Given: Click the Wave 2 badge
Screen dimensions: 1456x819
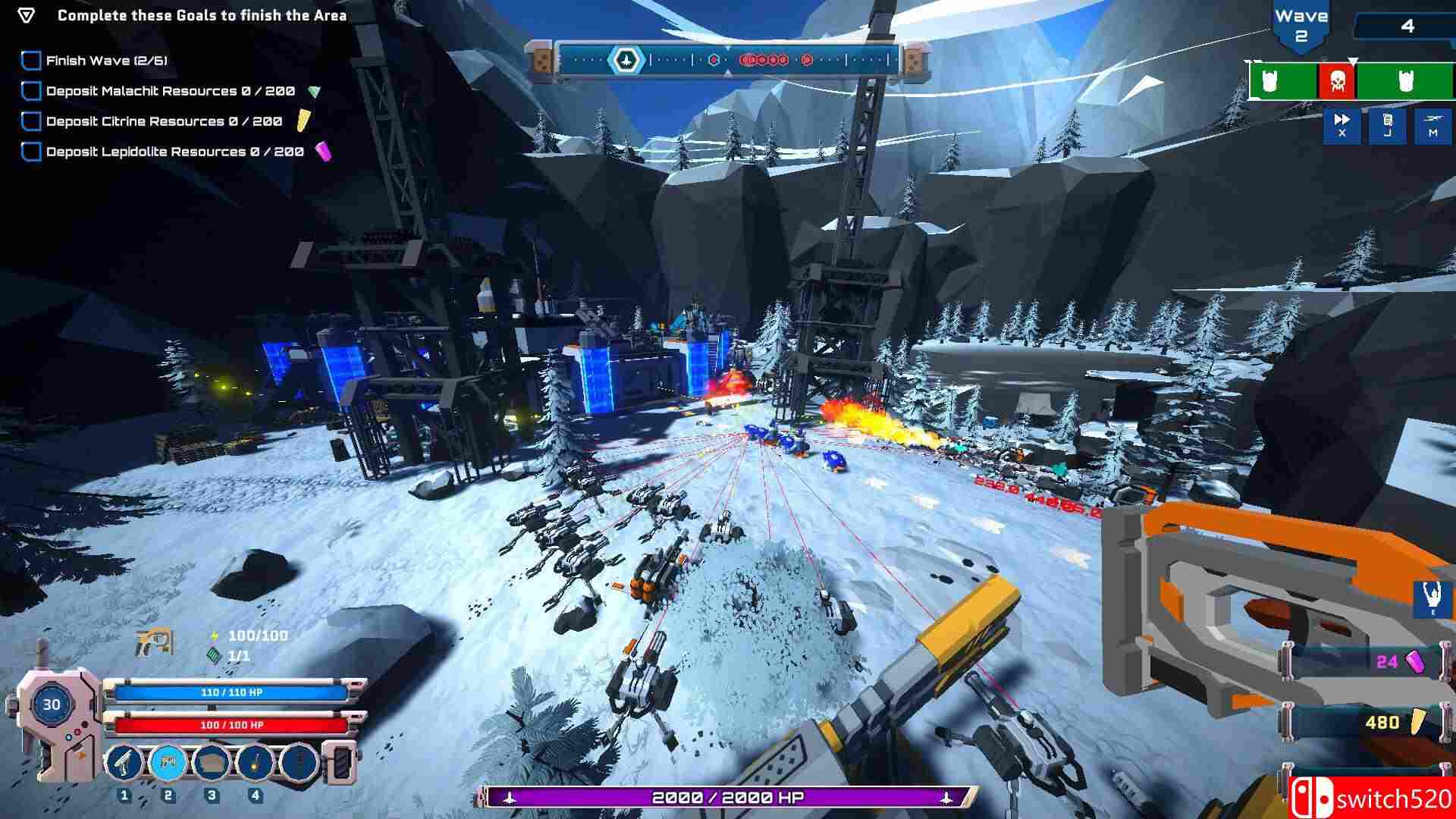Looking at the screenshot, I should tap(1301, 27).
